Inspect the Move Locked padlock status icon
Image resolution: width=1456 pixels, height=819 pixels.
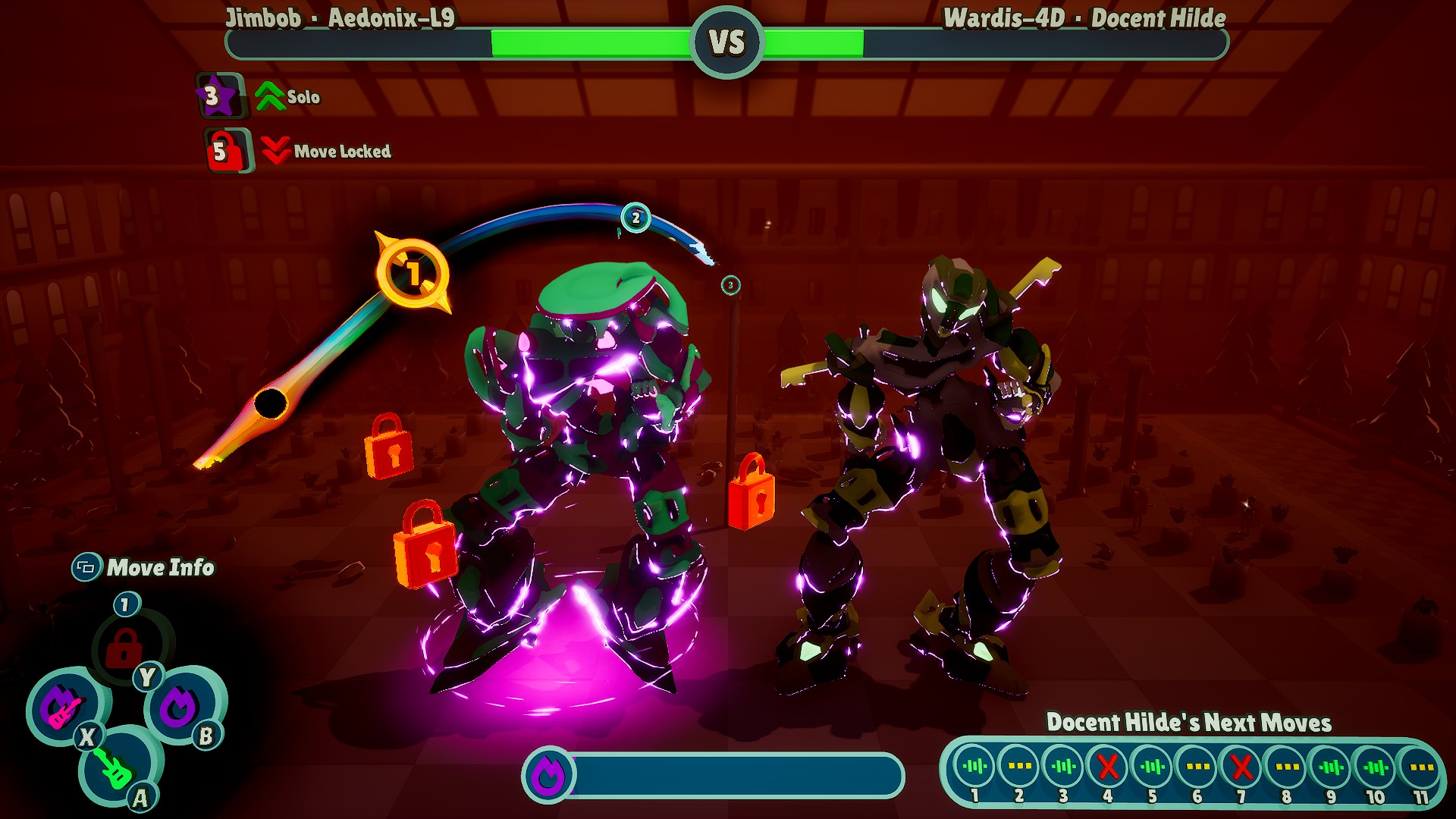click(225, 150)
